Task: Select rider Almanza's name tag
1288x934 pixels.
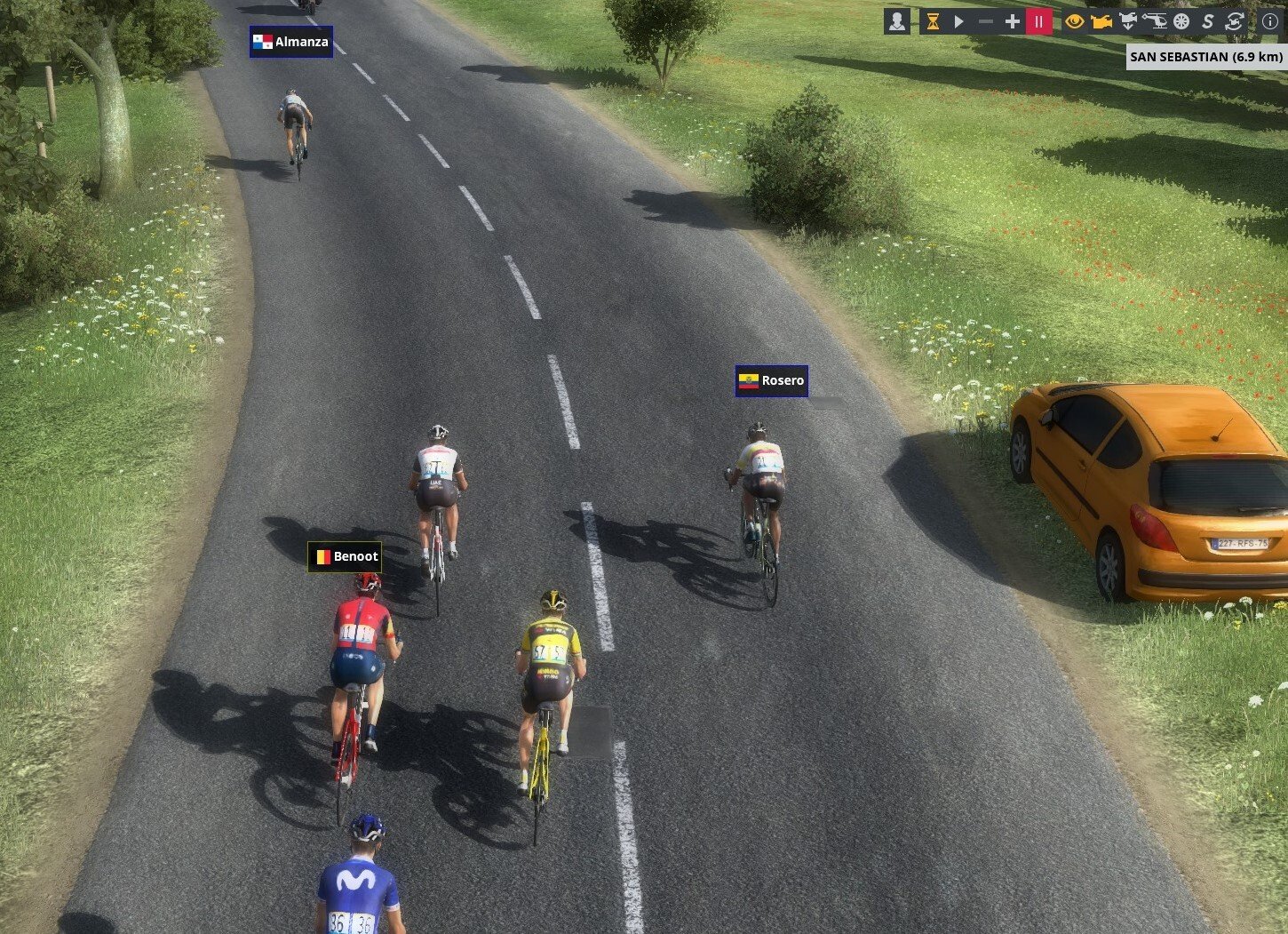Action: pos(291,42)
